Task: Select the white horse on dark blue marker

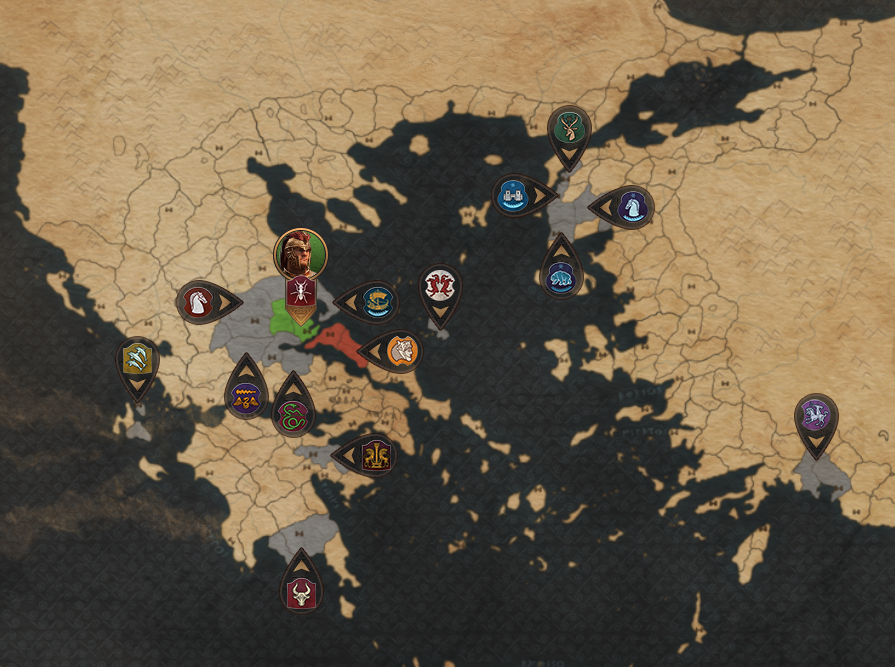Action: coord(632,207)
